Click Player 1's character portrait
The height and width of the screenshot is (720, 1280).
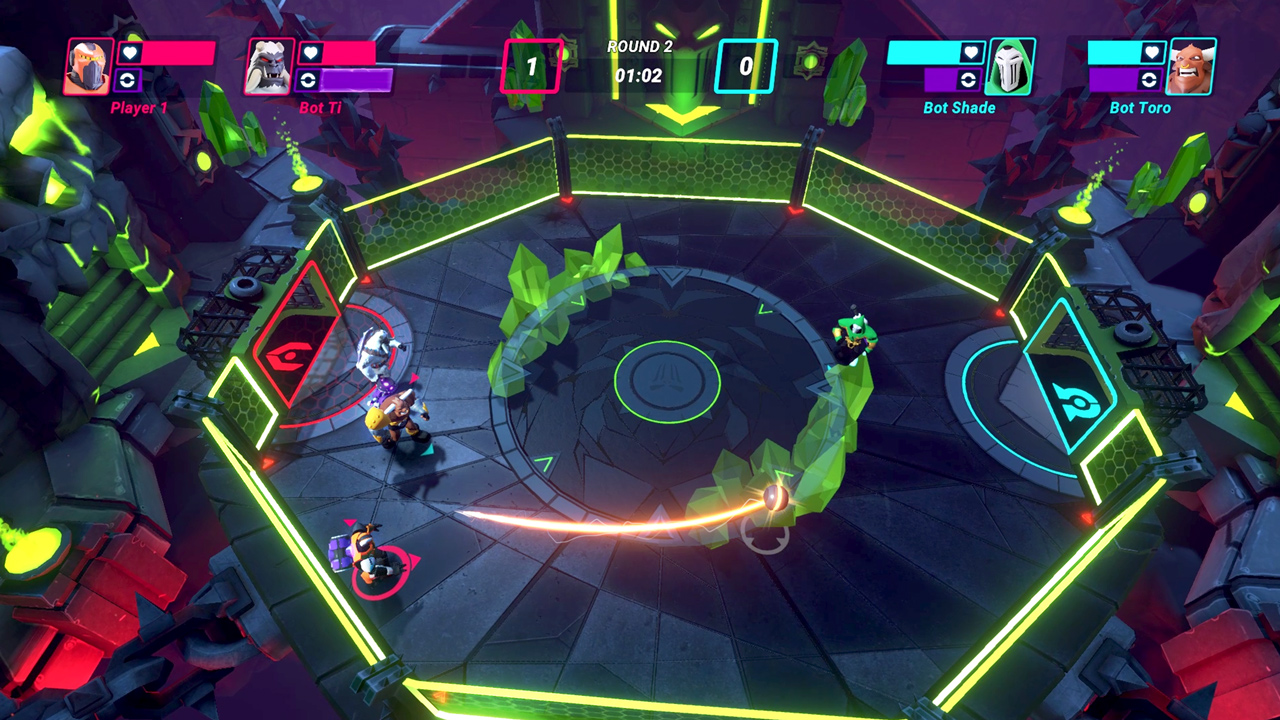pos(87,64)
